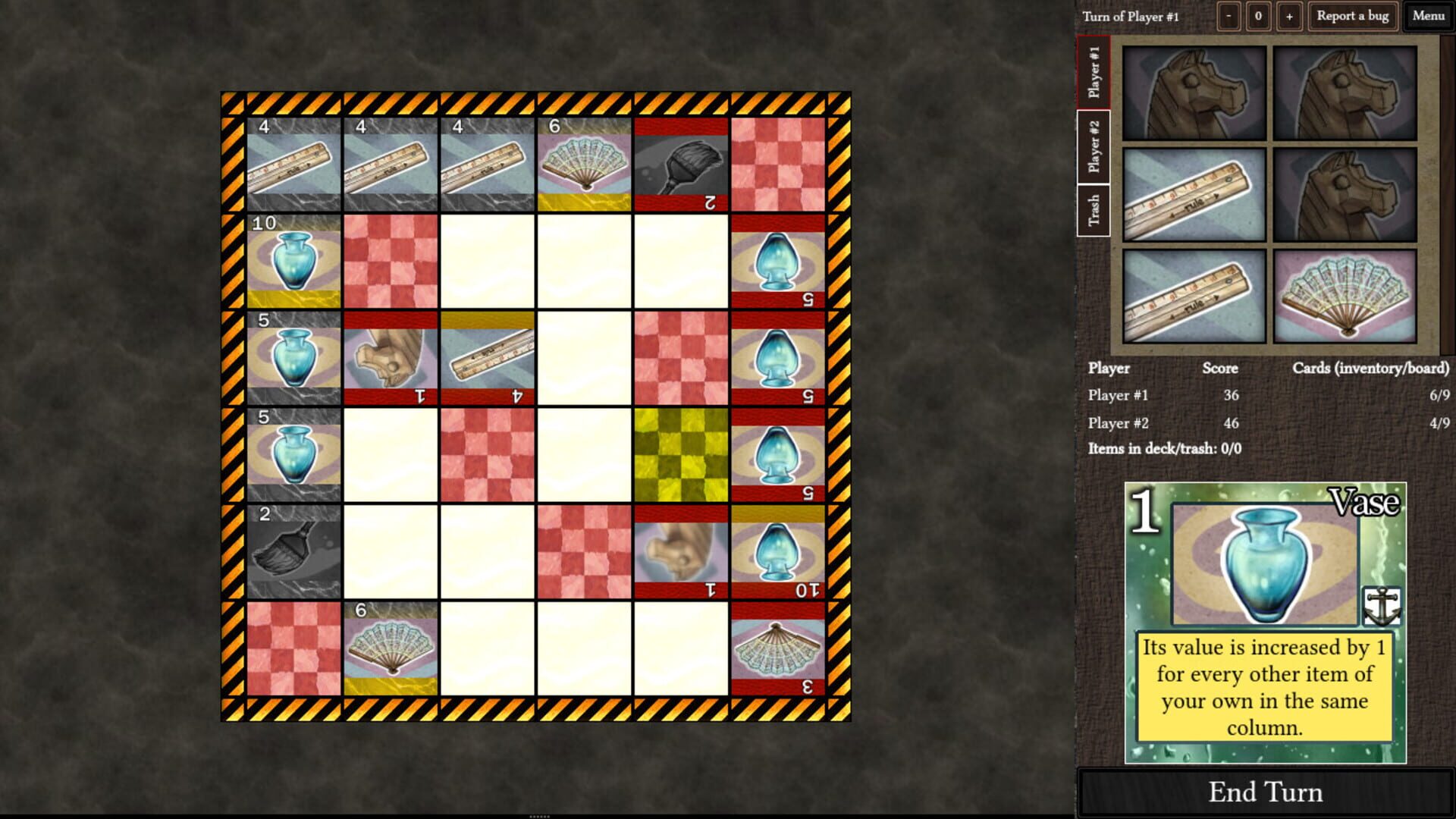The height and width of the screenshot is (819, 1456).
Task: Click the vase tile with value 2 broom beside it
Action: coord(294,455)
